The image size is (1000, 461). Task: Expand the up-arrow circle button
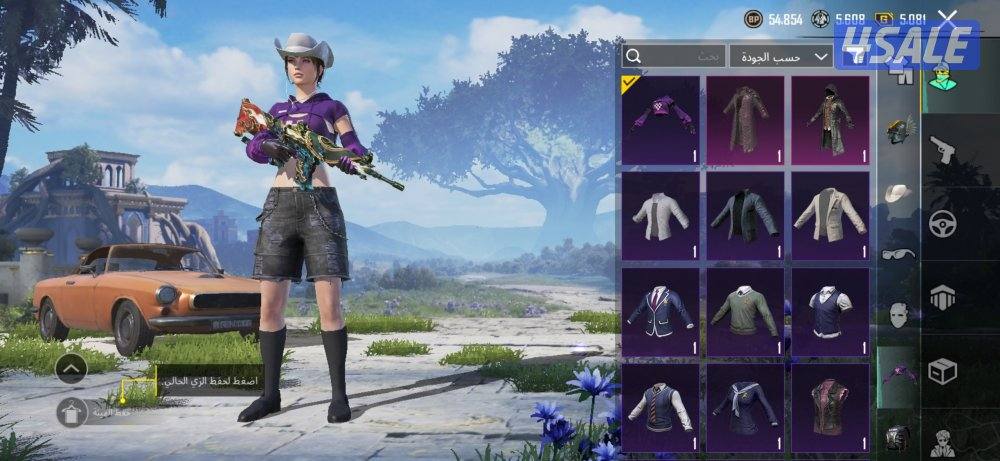pos(71,368)
